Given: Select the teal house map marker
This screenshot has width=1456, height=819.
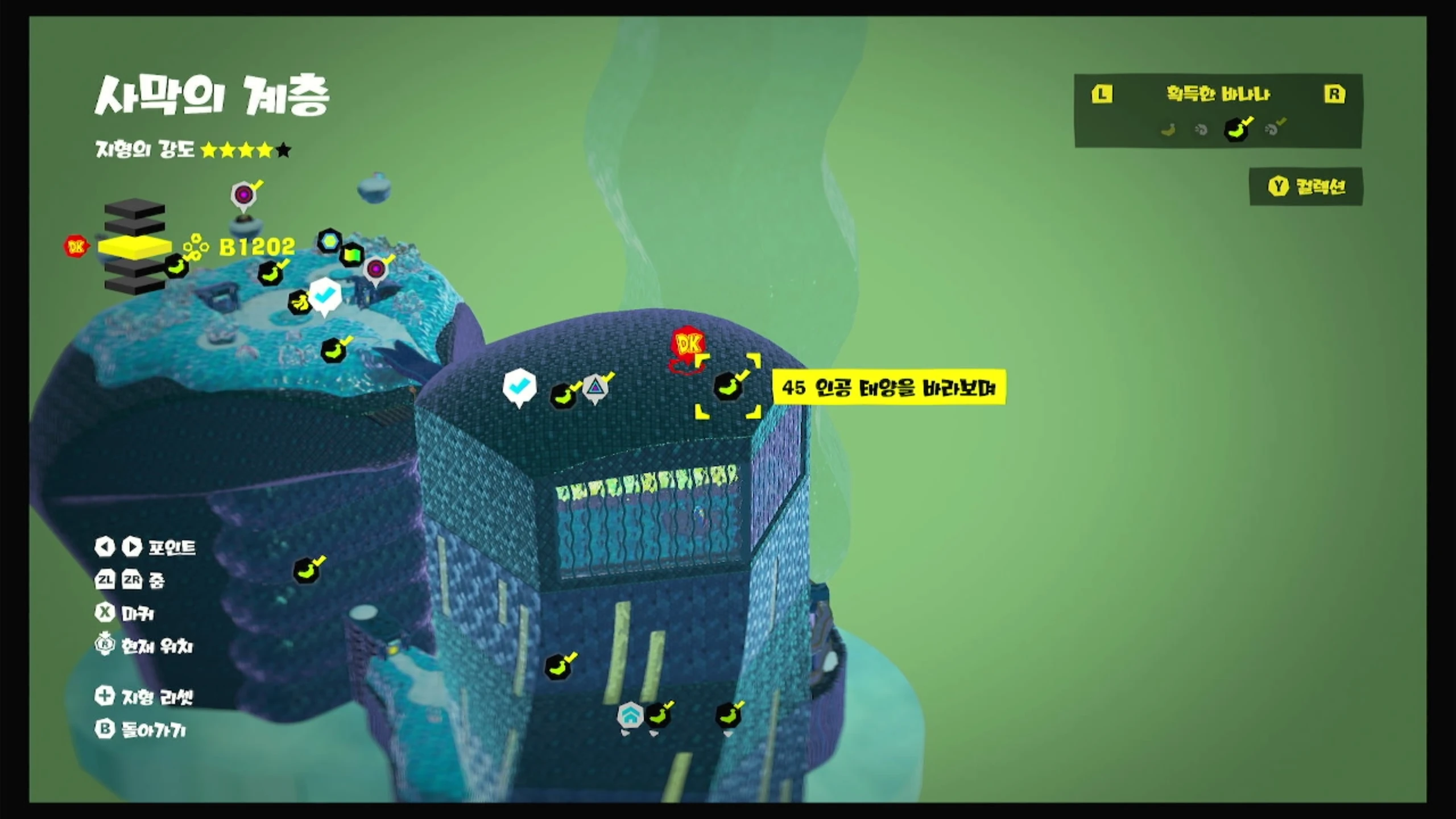Looking at the screenshot, I should (630, 716).
